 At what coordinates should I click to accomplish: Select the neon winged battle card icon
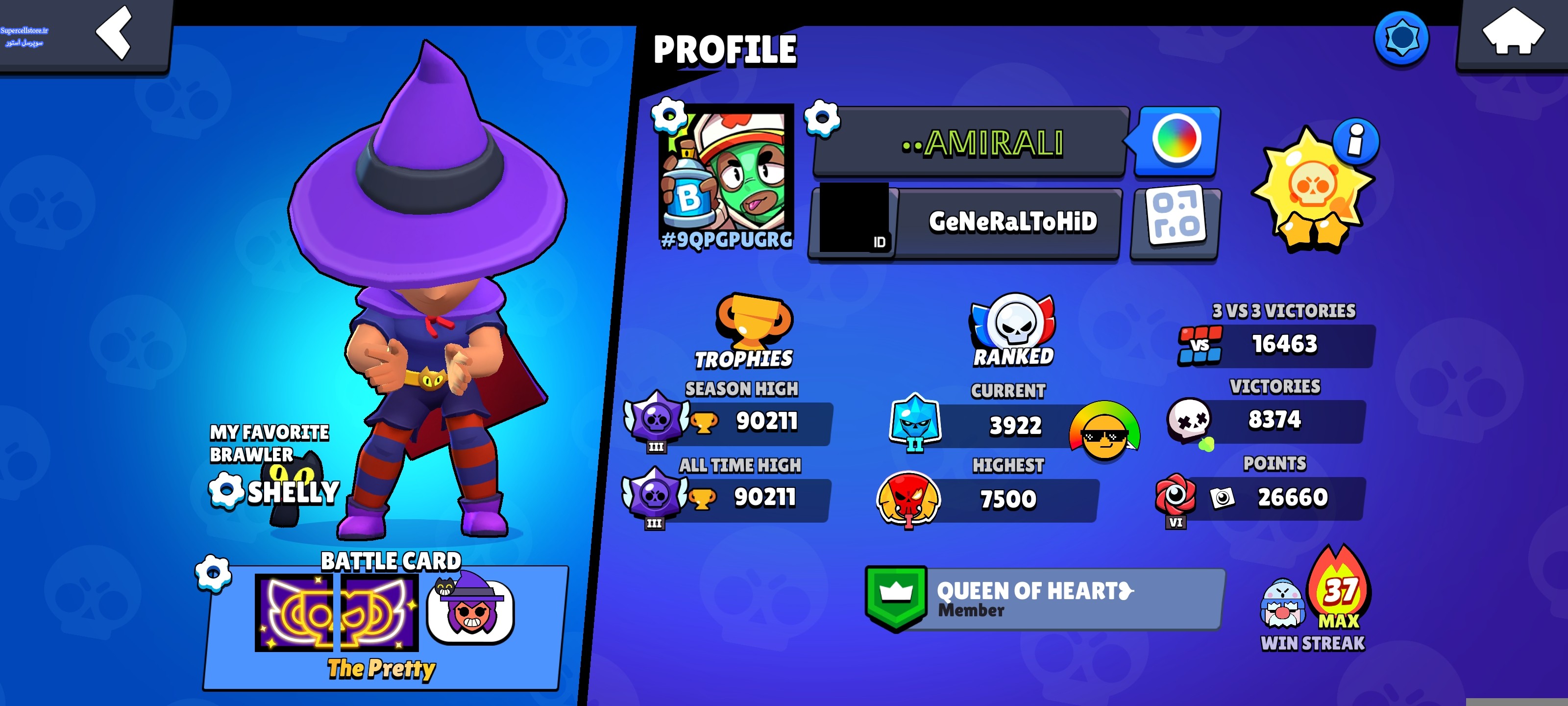[x=336, y=611]
